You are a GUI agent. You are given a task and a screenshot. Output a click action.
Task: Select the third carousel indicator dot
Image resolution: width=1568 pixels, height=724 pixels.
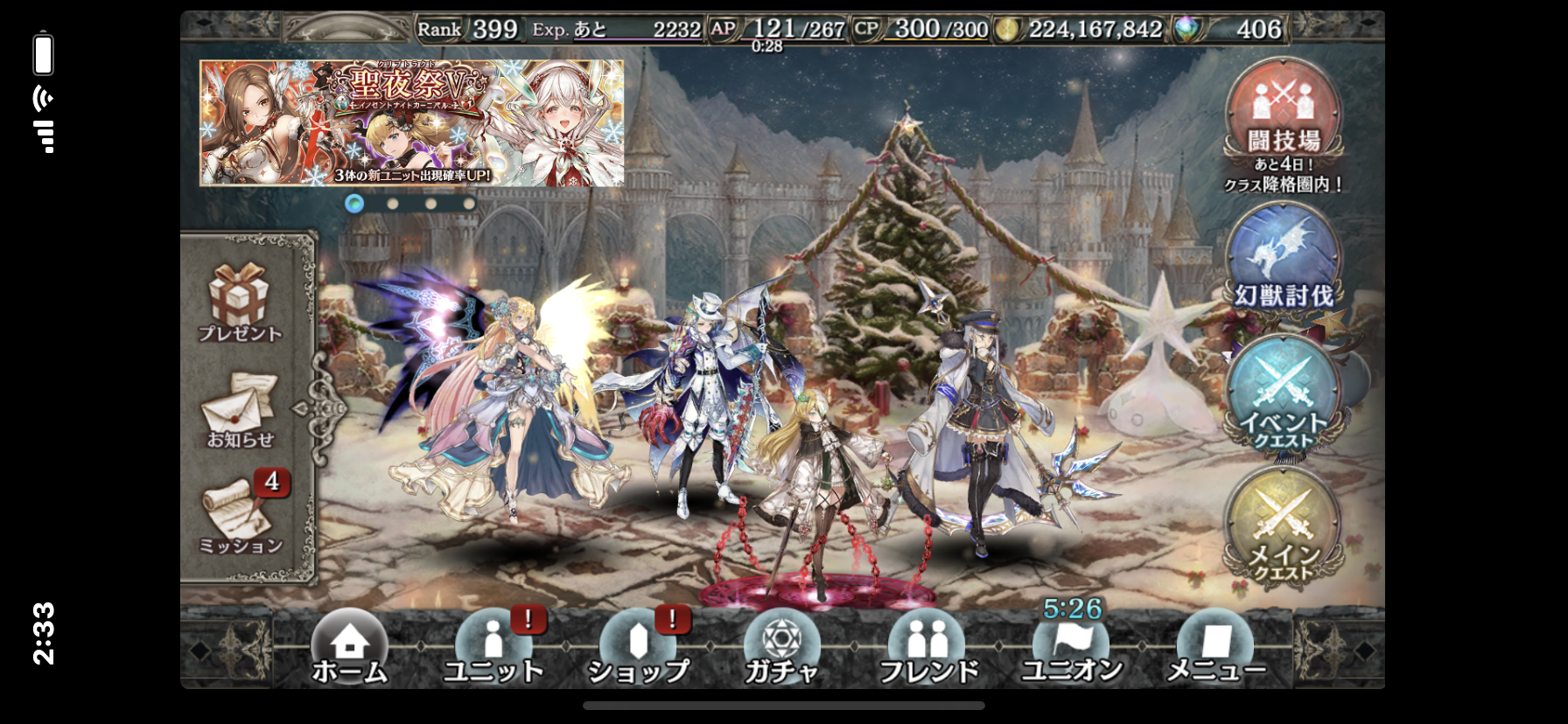coord(431,202)
